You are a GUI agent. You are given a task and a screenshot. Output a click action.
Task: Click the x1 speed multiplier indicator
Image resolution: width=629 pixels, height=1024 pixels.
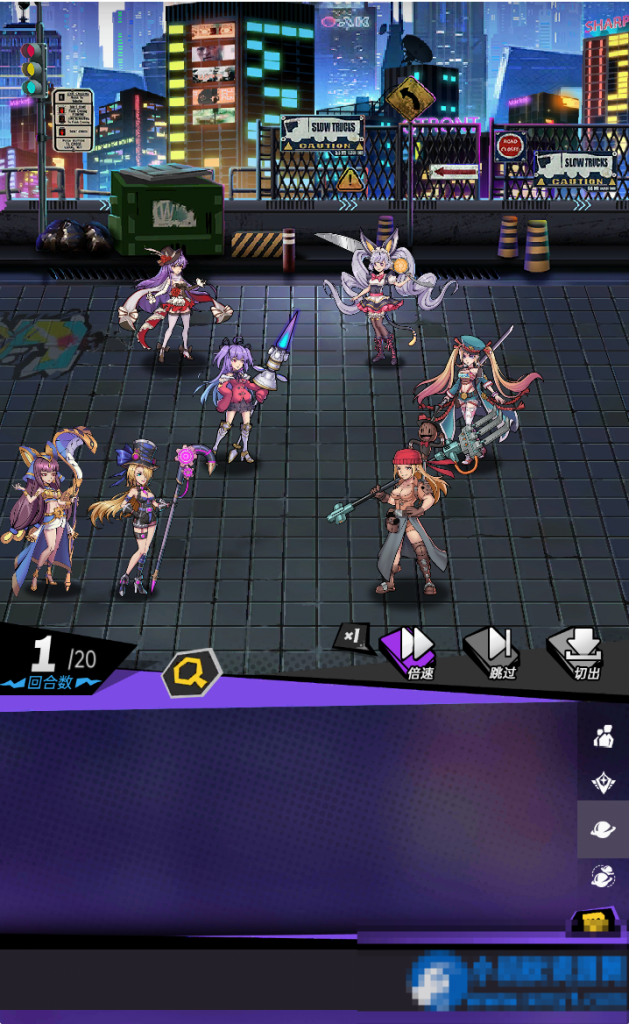coord(352,635)
